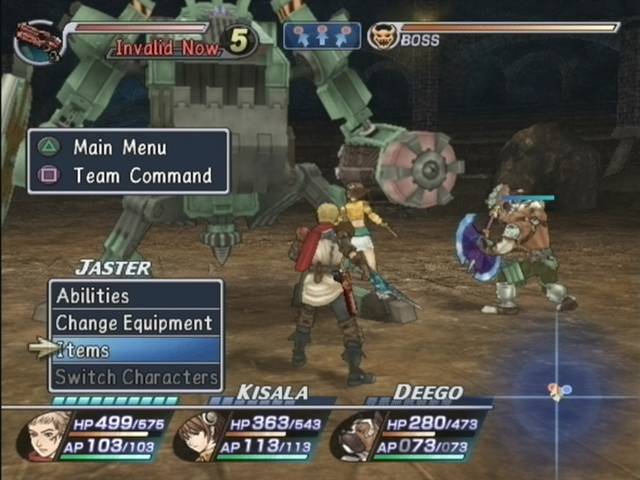Open the Main Menu option
The height and width of the screenshot is (480, 640).
tap(122, 147)
